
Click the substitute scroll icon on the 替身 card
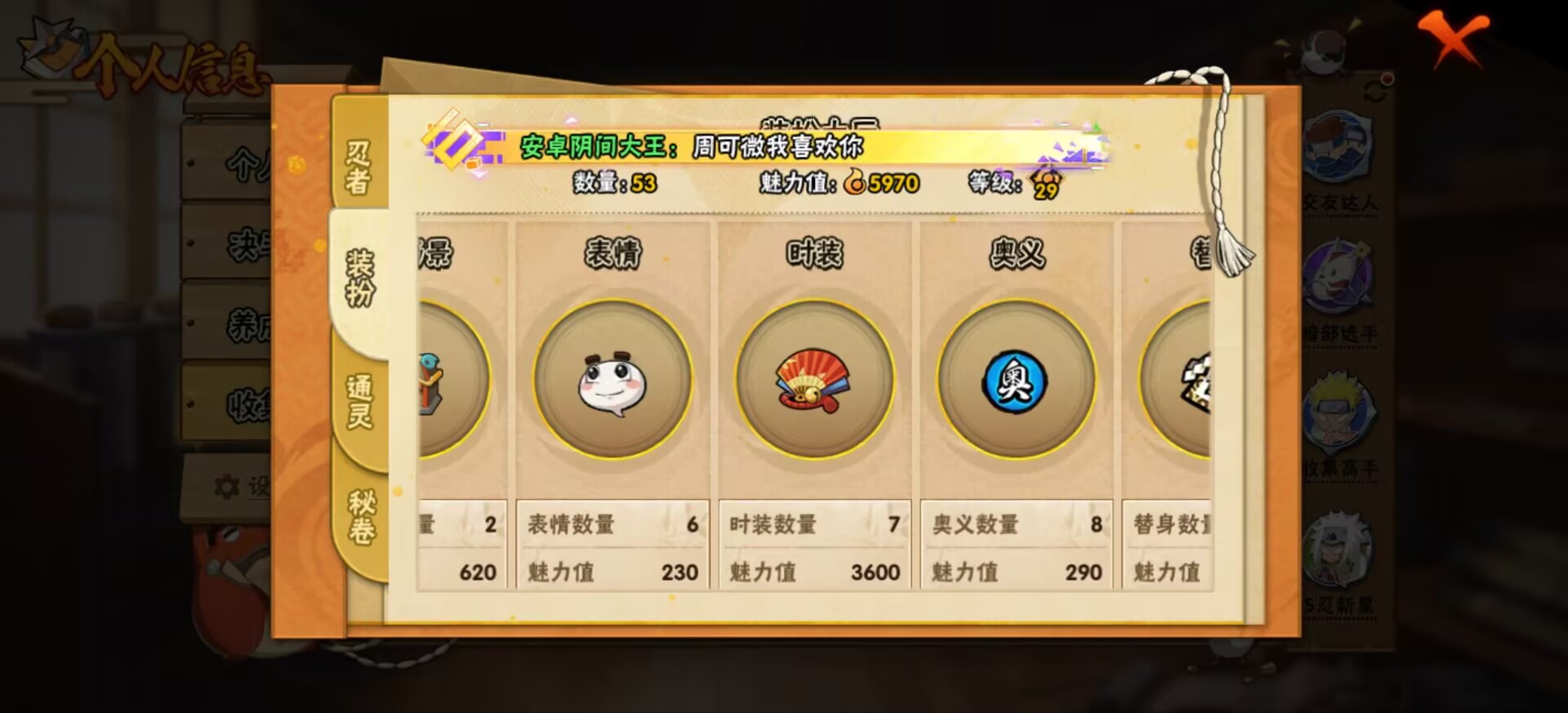point(1198,384)
